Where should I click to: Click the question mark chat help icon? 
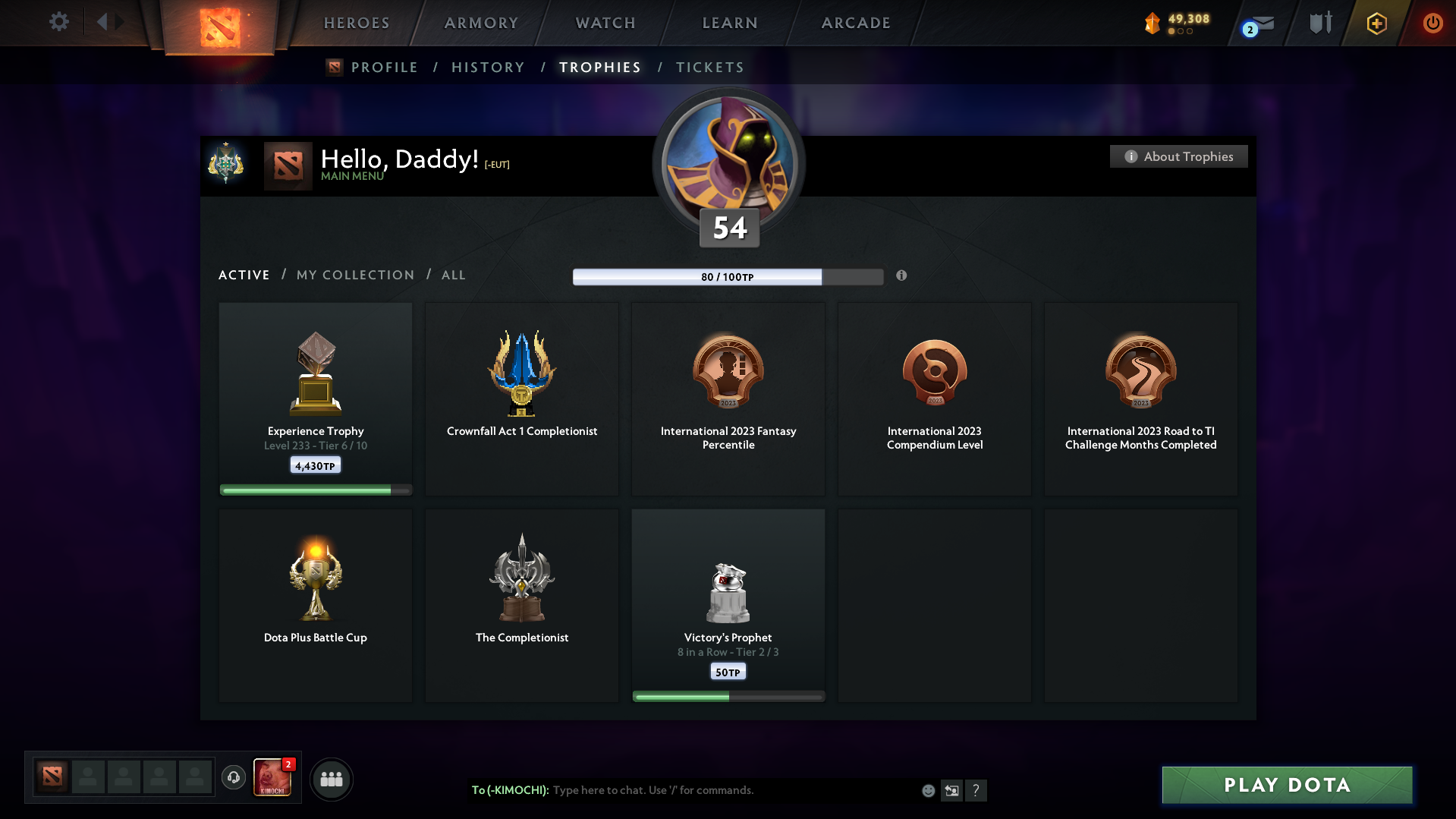(x=977, y=790)
